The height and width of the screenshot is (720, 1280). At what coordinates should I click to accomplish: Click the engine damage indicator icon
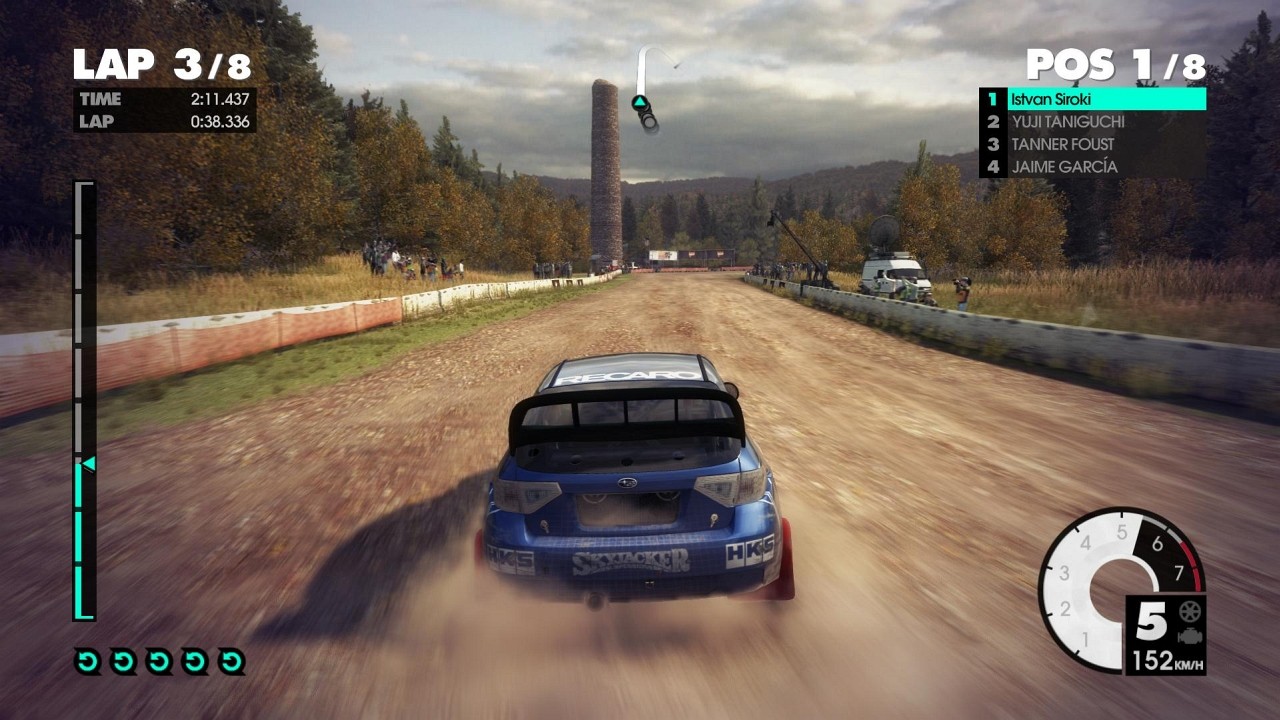coord(1190,636)
